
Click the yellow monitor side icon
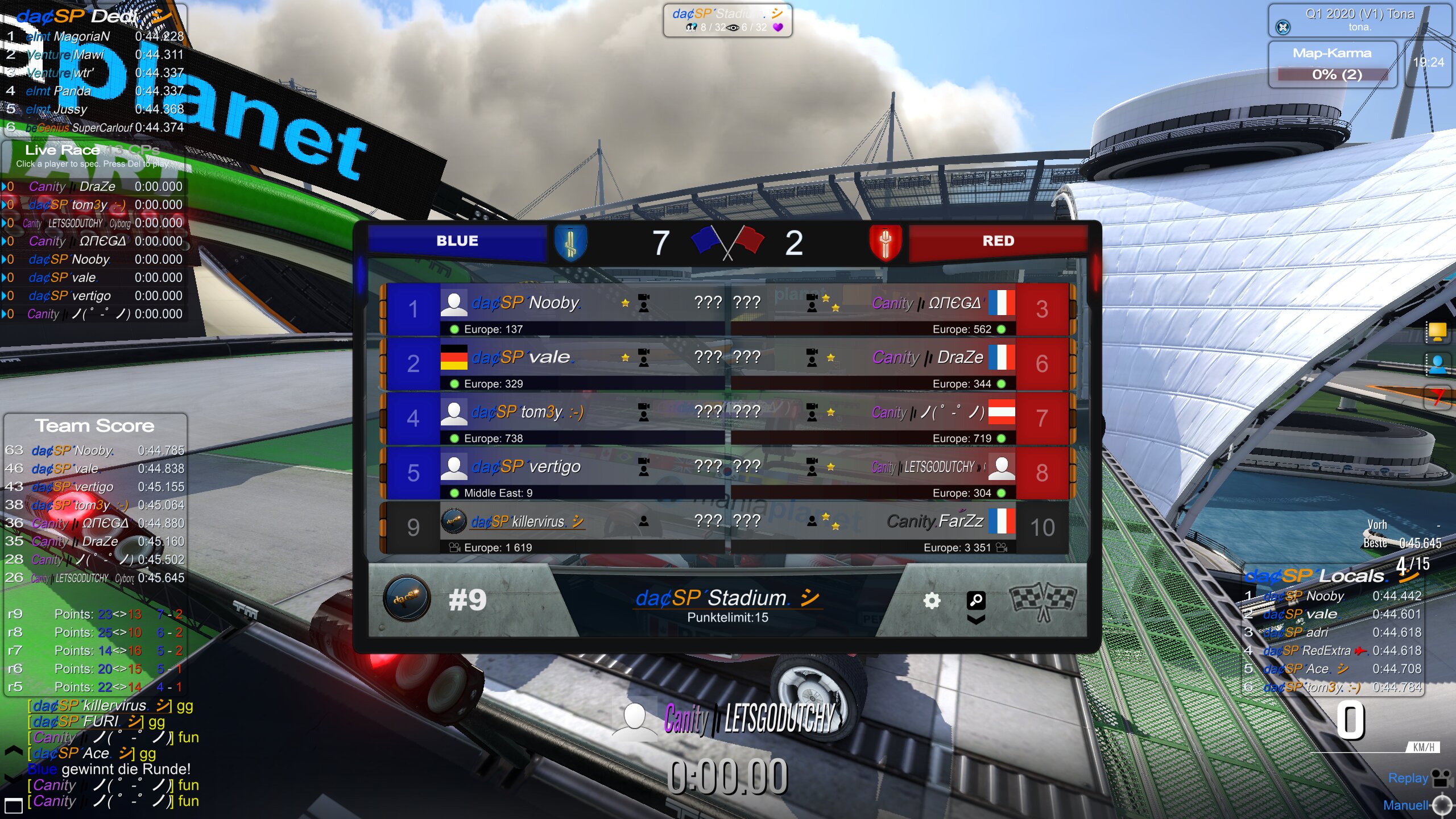(1437, 331)
